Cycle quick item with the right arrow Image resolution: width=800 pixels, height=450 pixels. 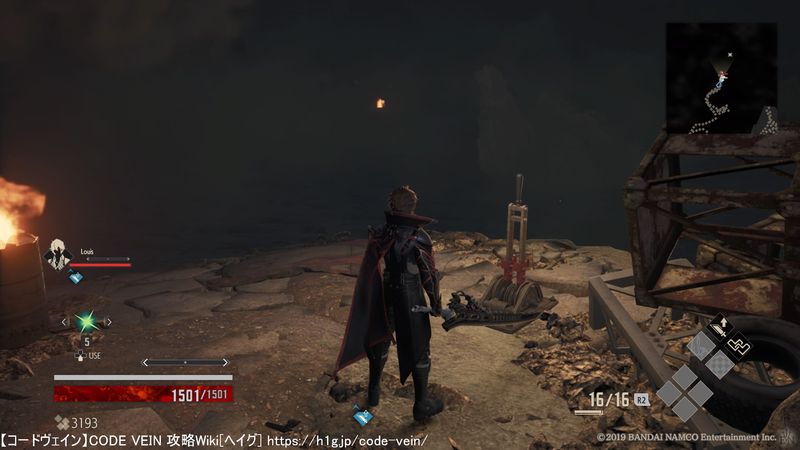coord(108,321)
